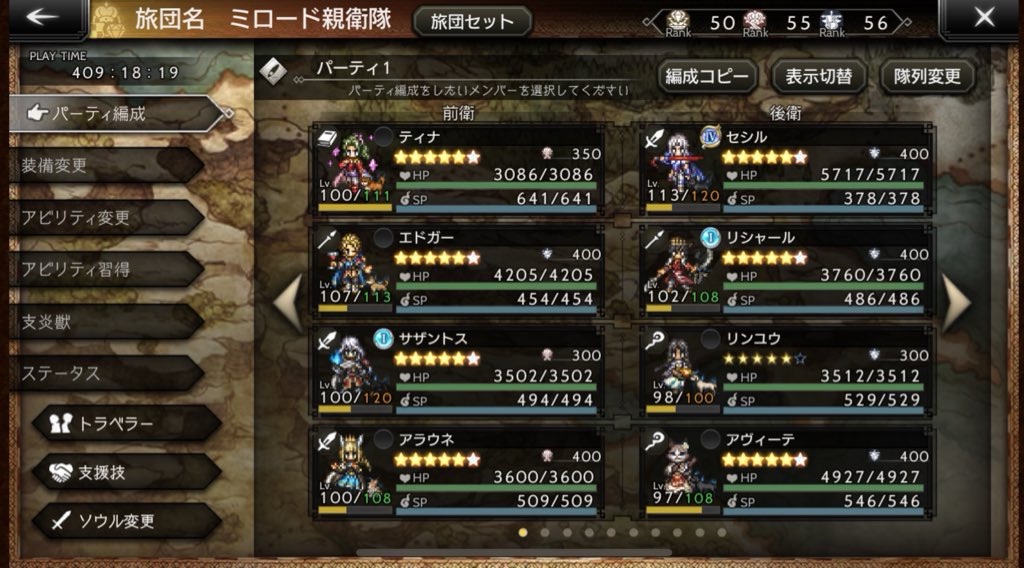Screen dimensions: 1024x568
Task: Click the トラベラー button
Action: (124, 424)
